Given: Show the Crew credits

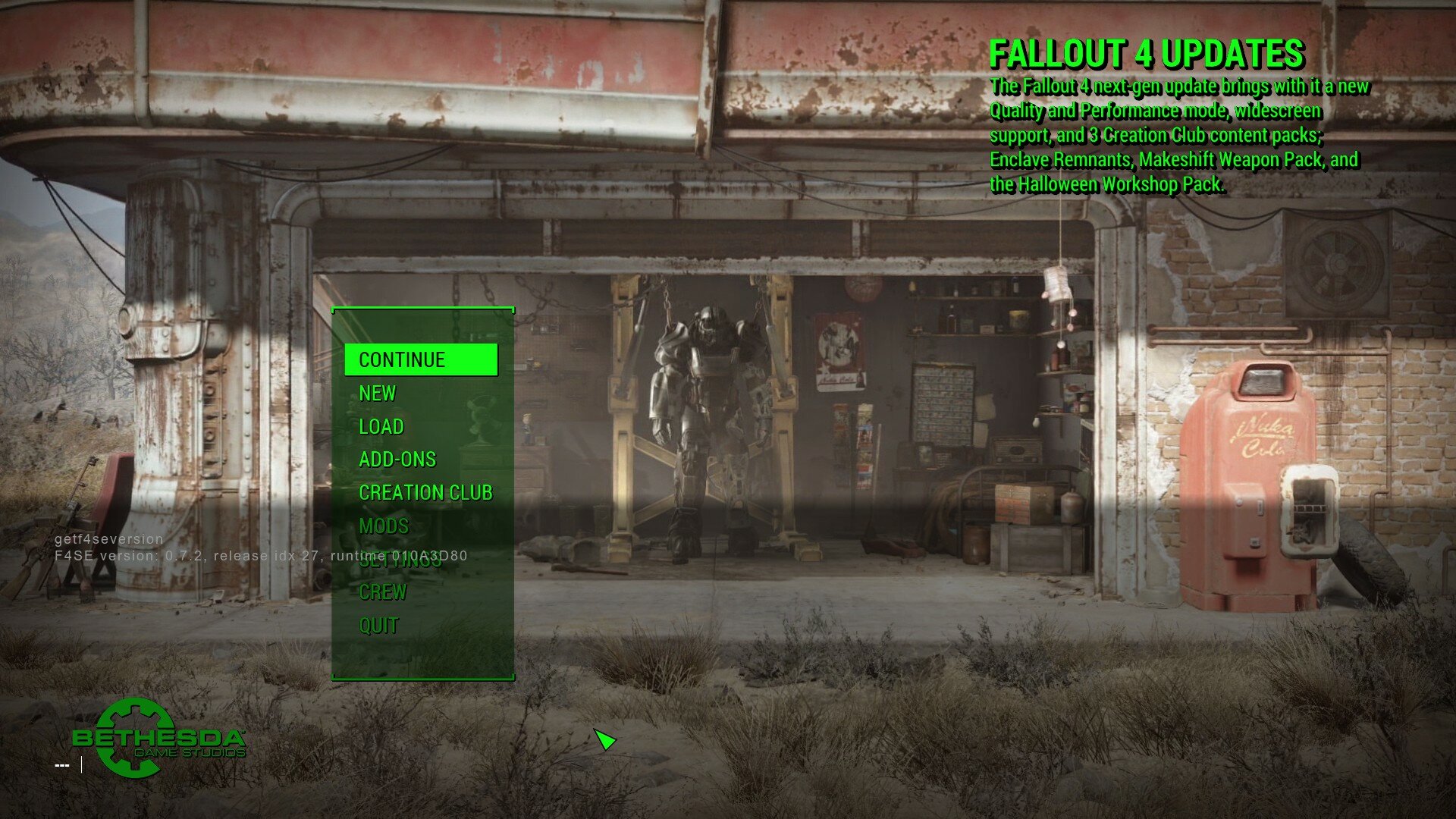Looking at the screenshot, I should 383,592.
